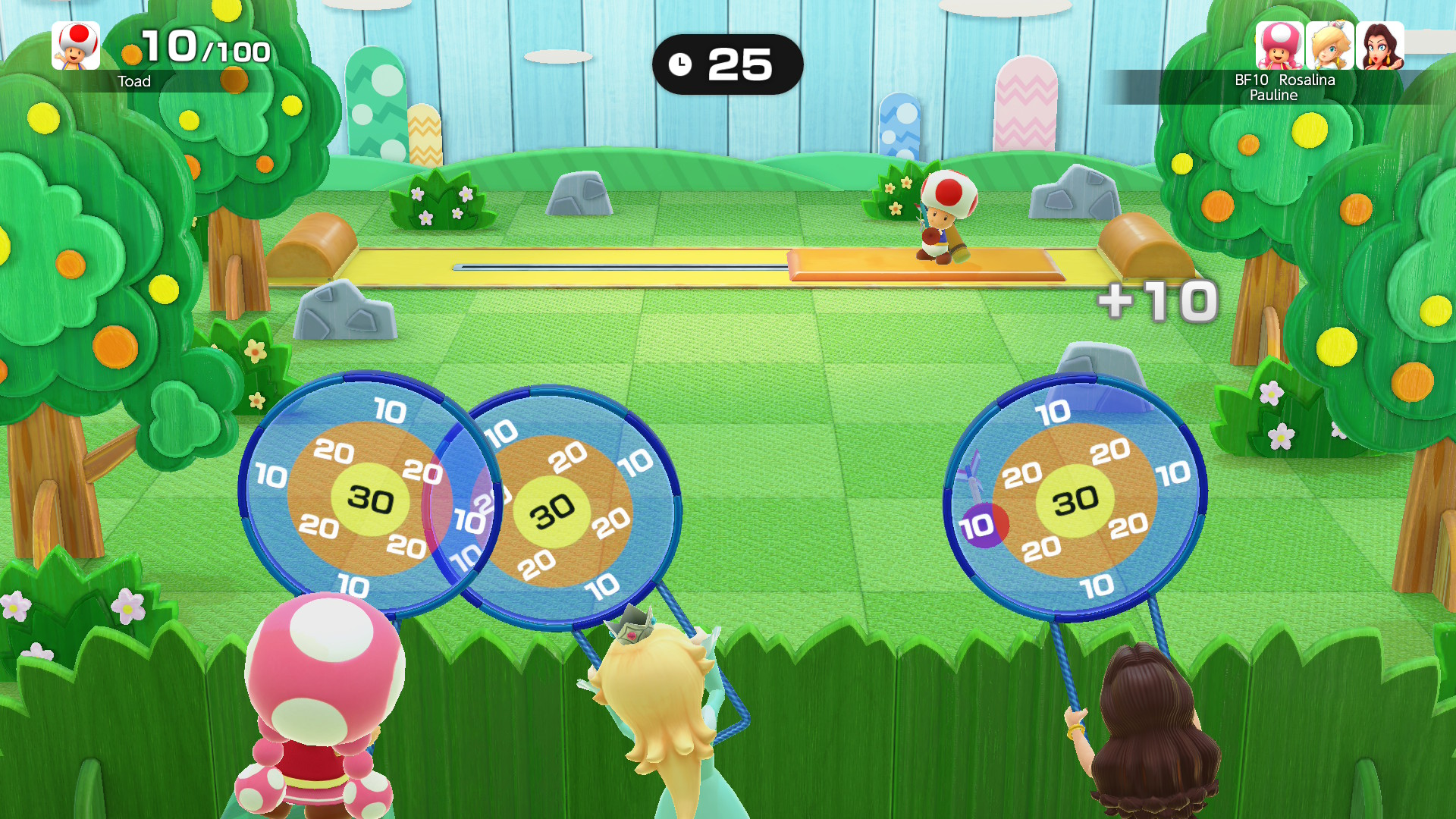Click Toad's avatar icon in top-left corner
The width and height of the screenshot is (1456, 819).
tap(74, 47)
